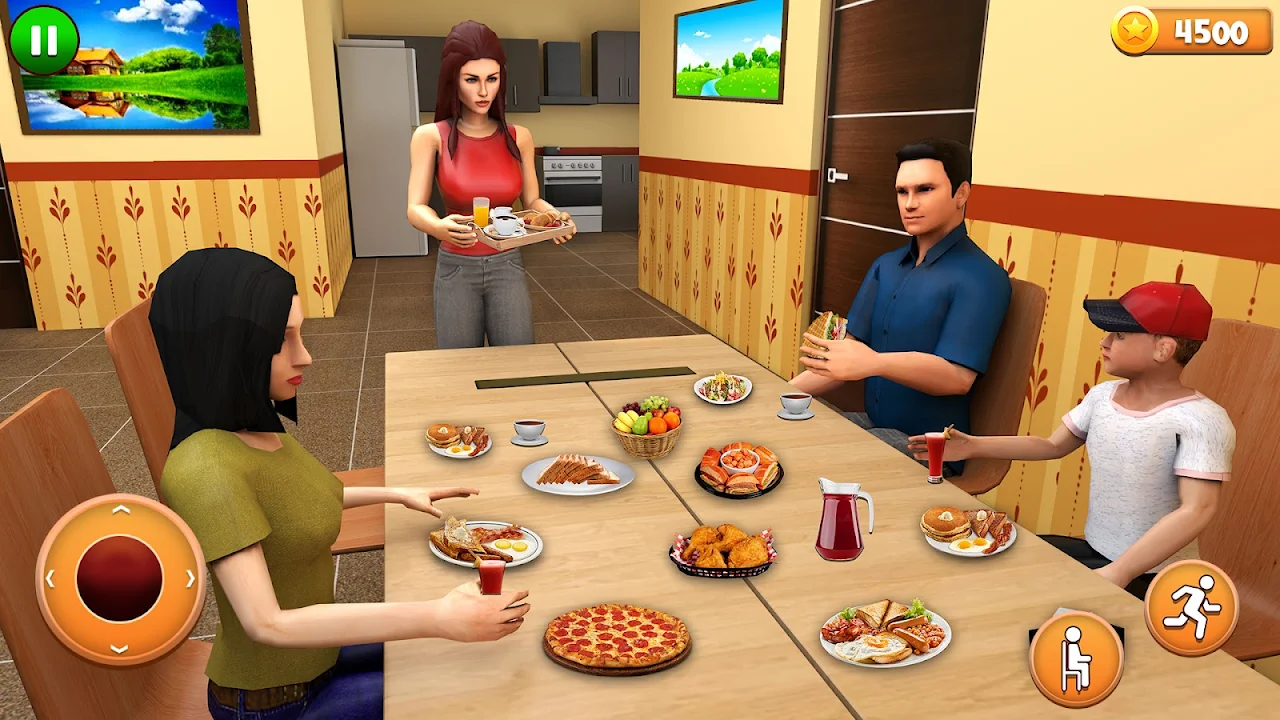The width and height of the screenshot is (1280, 720).
Task: Activate the running figure sprint button
Action: point(1191,607)
